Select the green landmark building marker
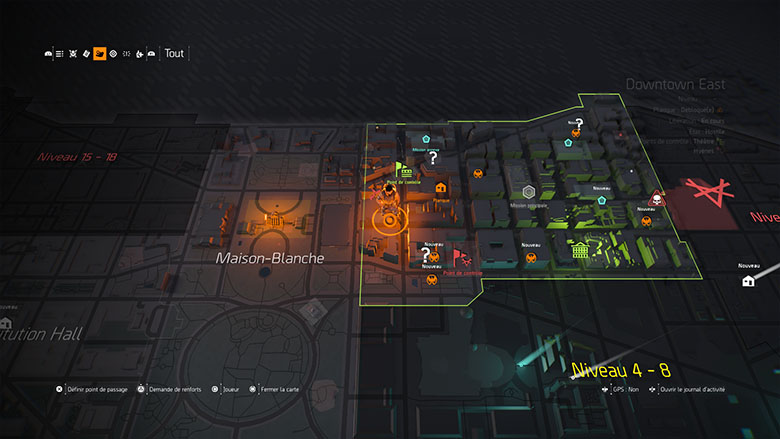 pyautogui.click(x=579, y=251)
